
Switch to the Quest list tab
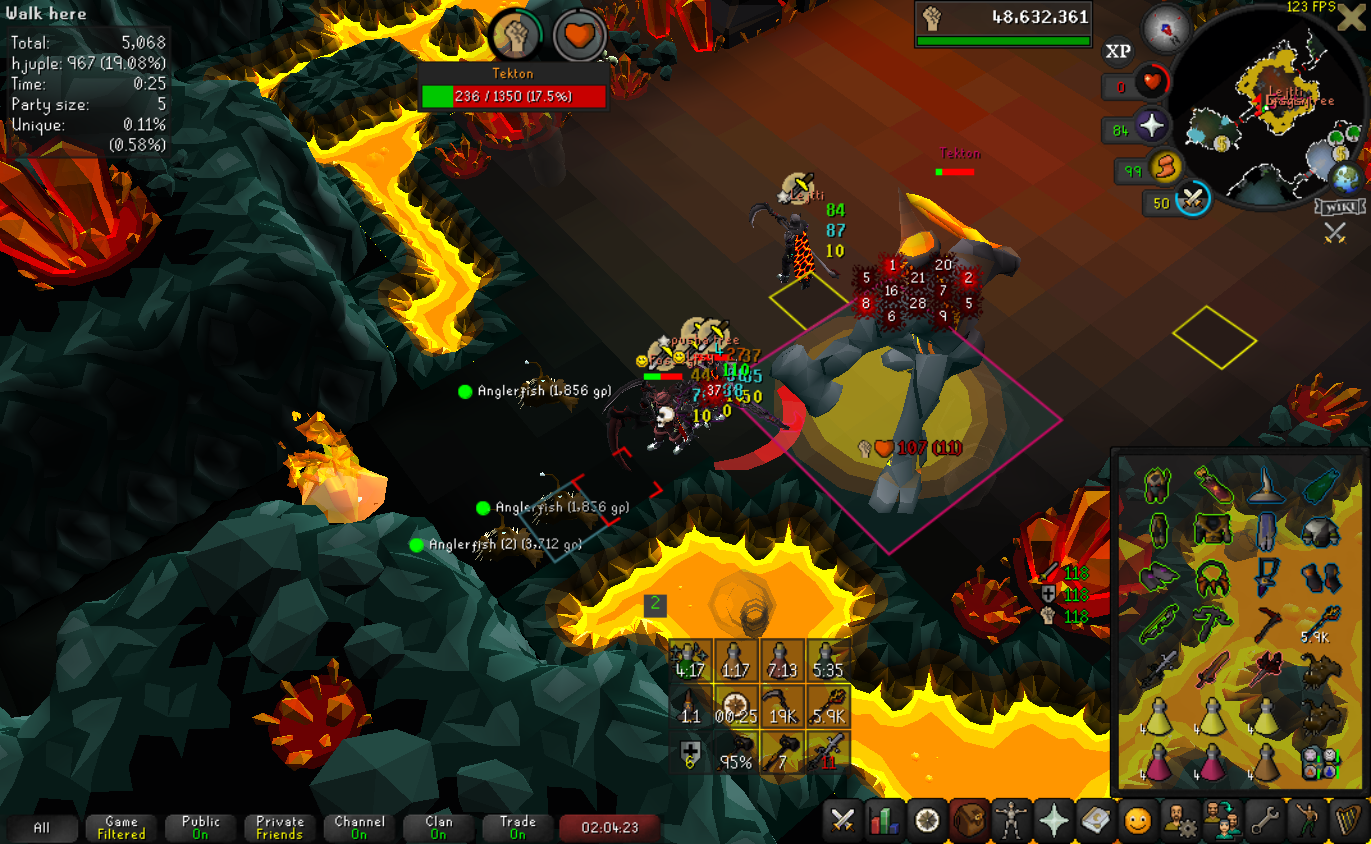928,821
